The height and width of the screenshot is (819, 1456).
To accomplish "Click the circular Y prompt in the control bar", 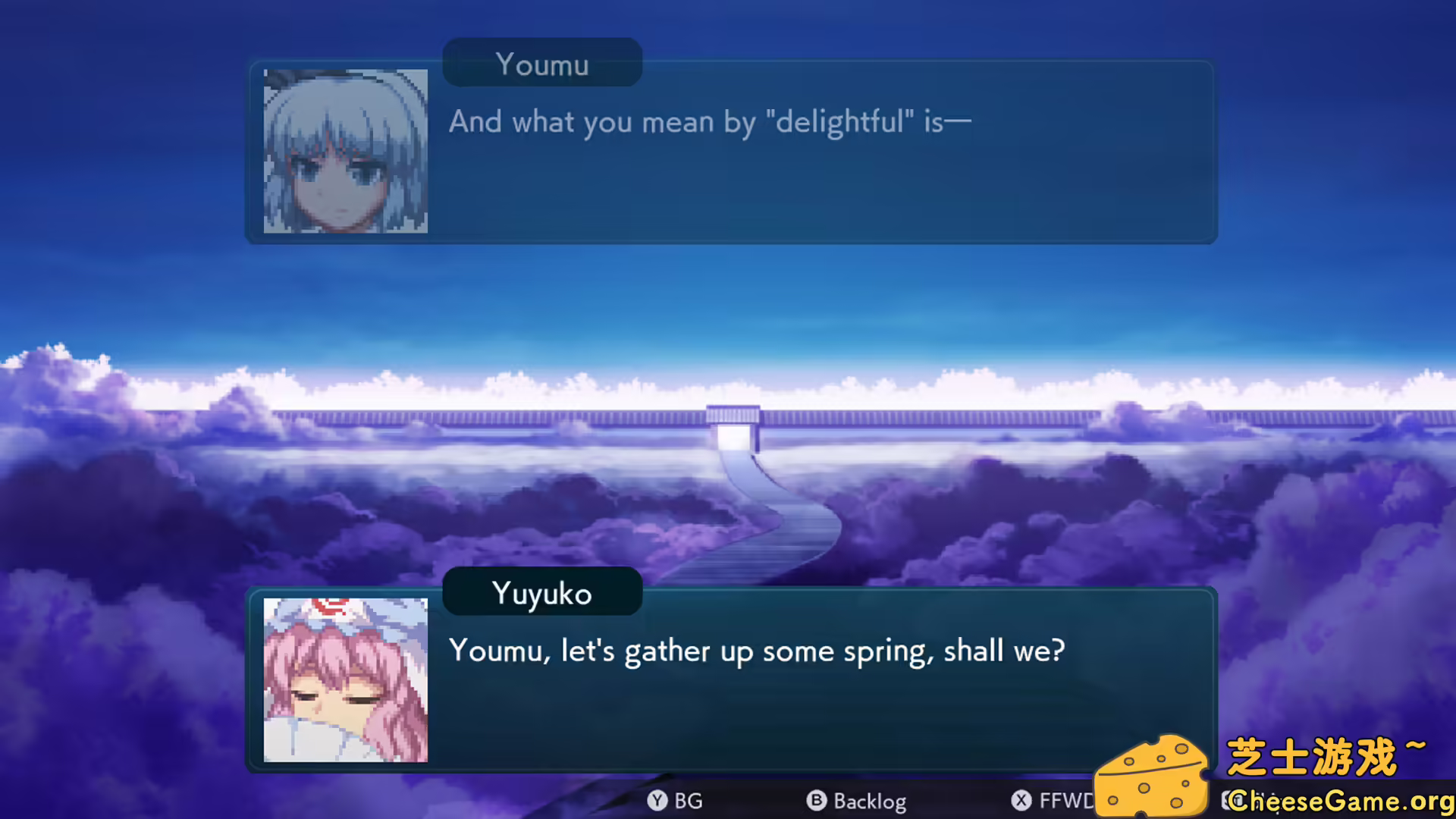I will [657, 802].
